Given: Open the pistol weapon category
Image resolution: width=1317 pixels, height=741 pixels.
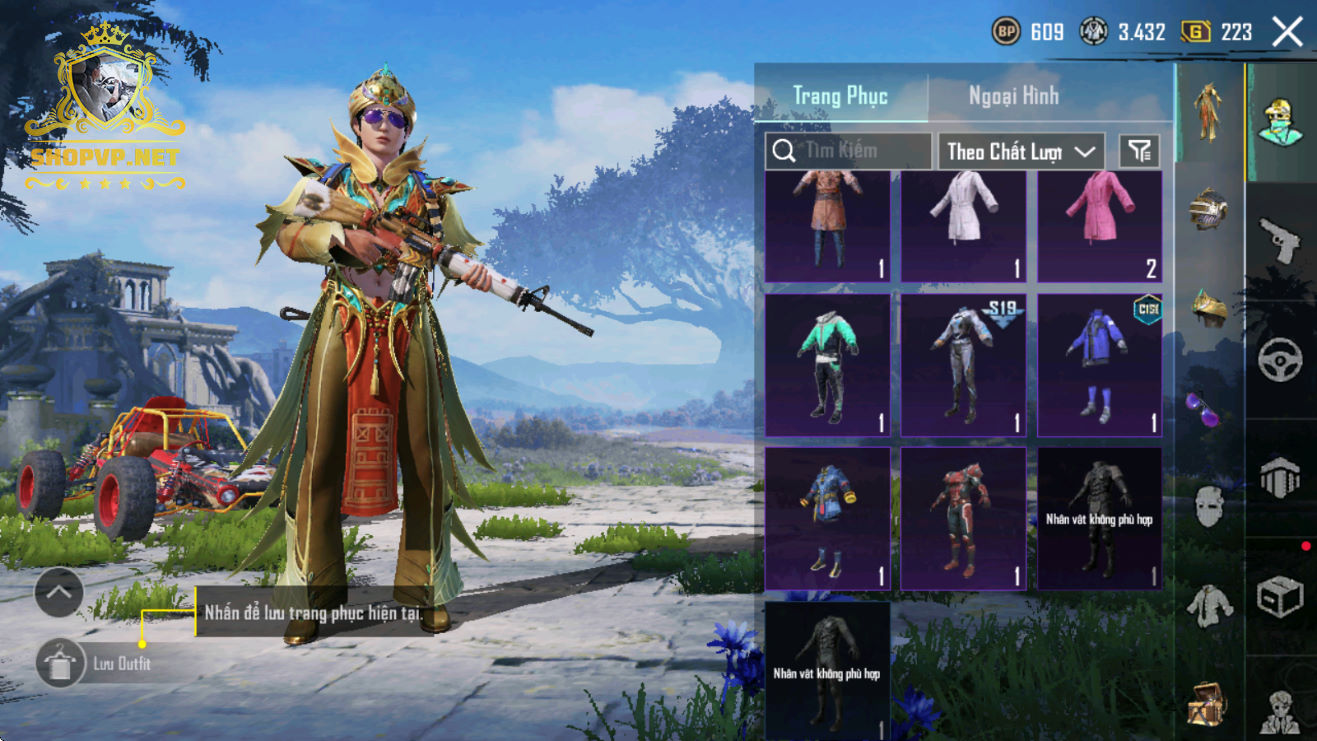Looking at the screenshot, I should 1280,241.
